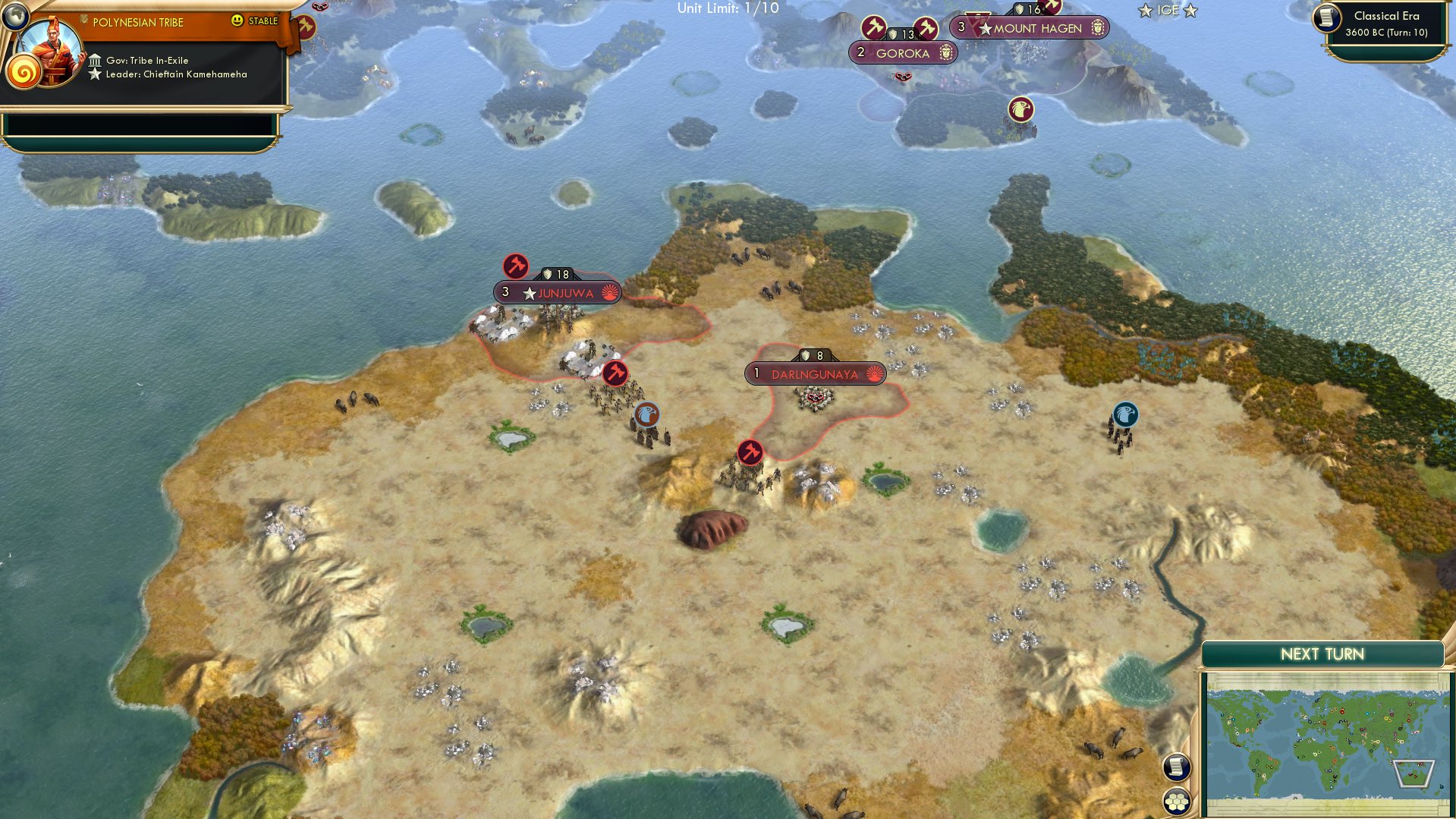This screenshot has height=819, width=1456.
Task: Click the blue eagle unit flag near Darlngunaya
Action: click(x=646, y=414)
